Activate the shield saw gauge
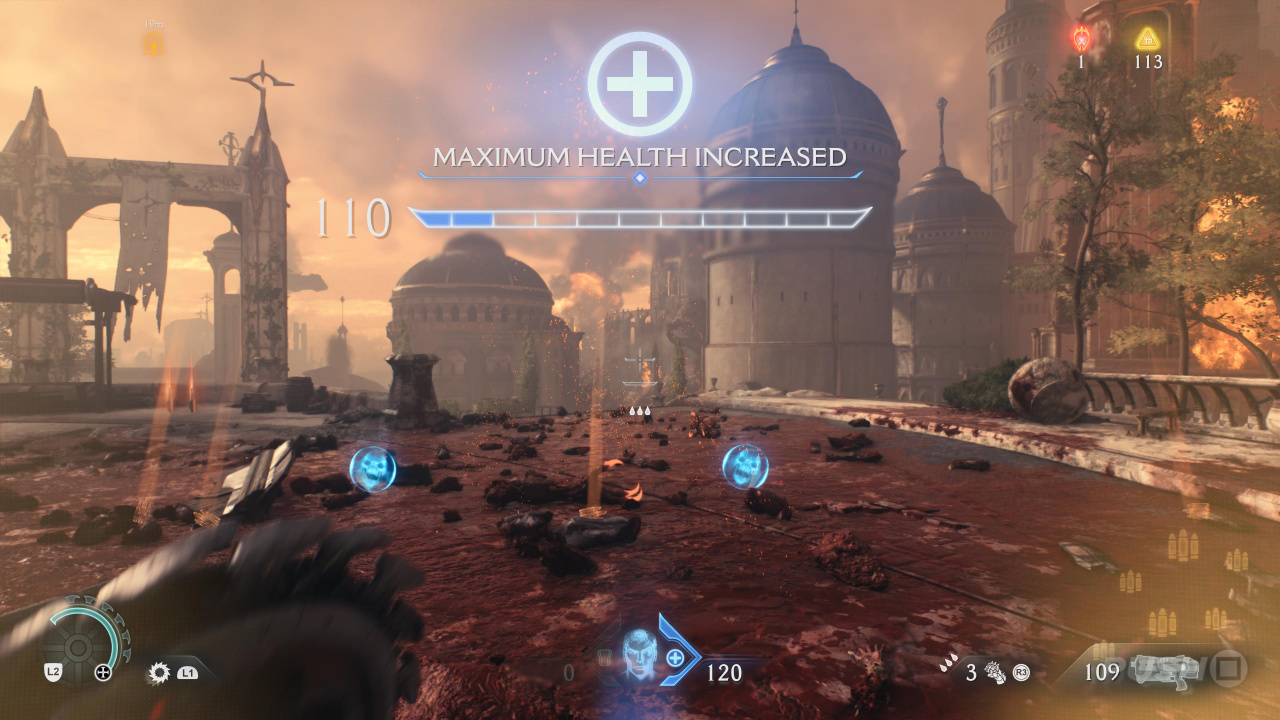 tap(88, 636)
